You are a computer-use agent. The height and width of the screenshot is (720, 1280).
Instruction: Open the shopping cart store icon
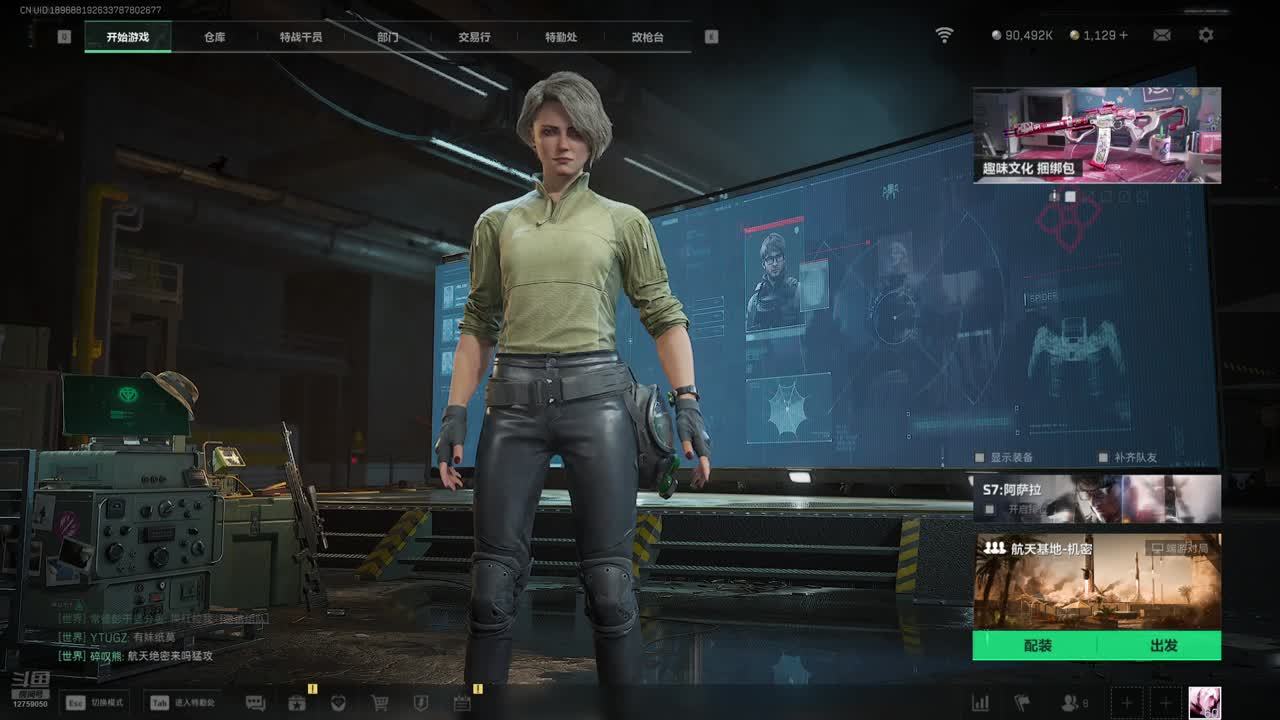pyautogui.click(x=380, y=703)
